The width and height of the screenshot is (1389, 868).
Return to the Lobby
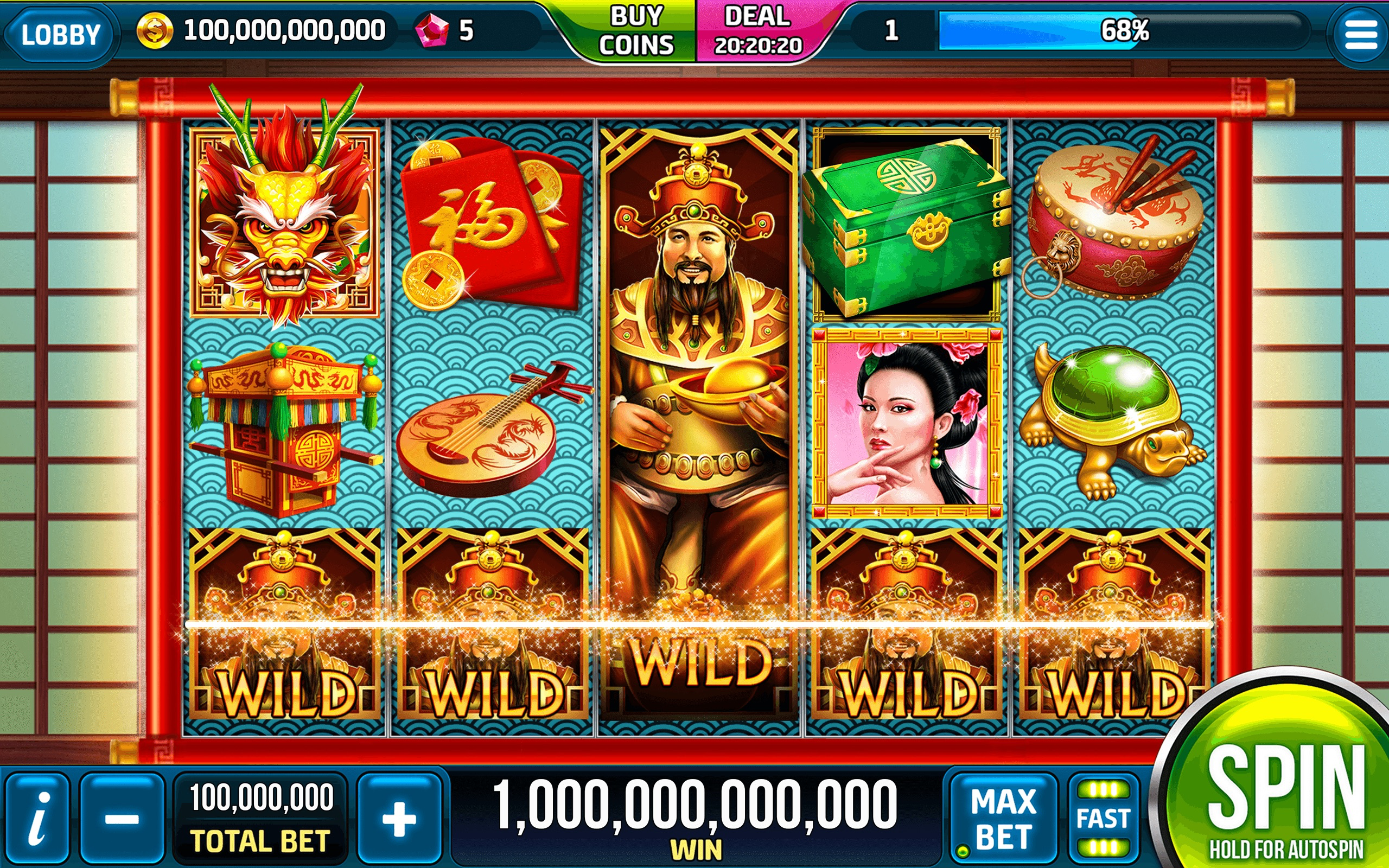pos(60,33)
